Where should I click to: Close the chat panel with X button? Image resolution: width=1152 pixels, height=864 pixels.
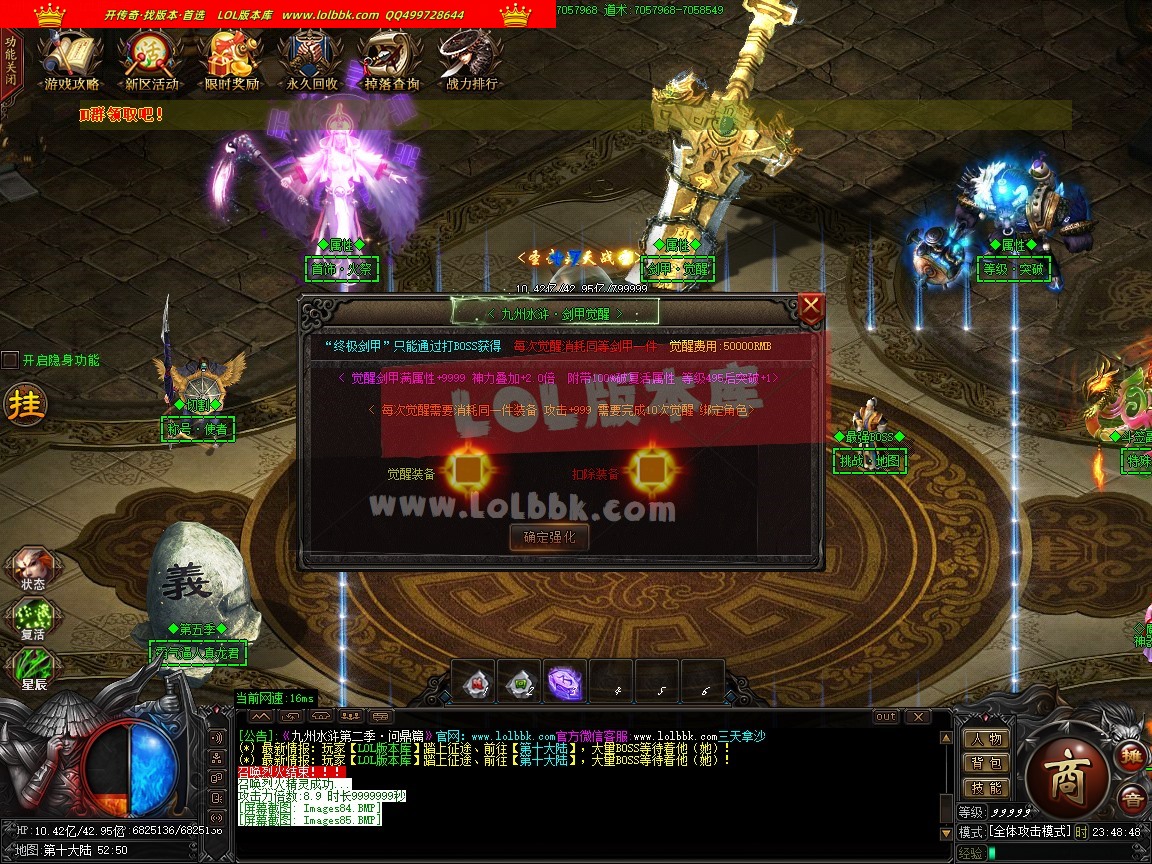pyautogui.click(x=917, y=717)
